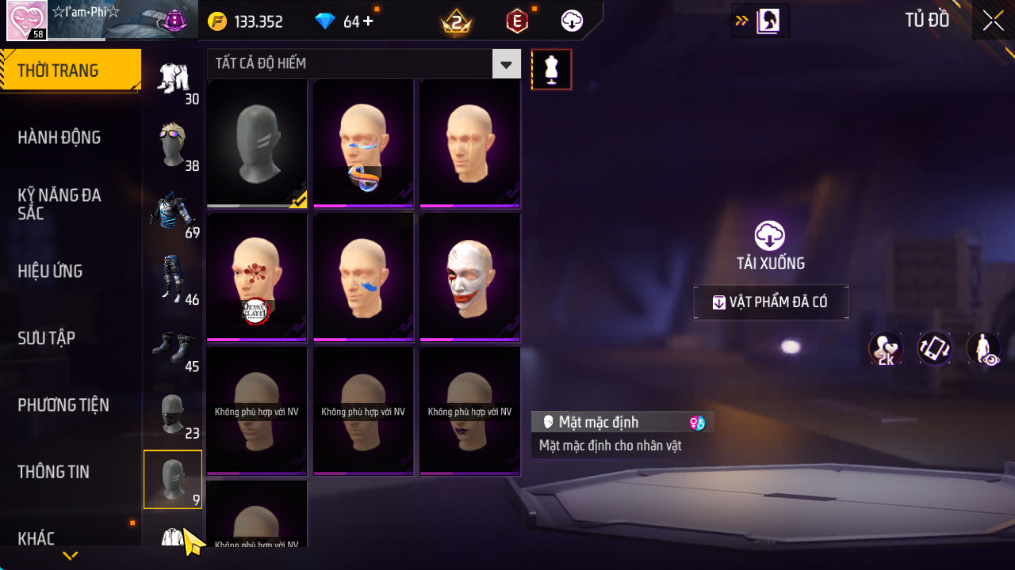1015x570 pixels.
Task: Open the HÀNH ĐỘNG category
Action: [60, 137]
